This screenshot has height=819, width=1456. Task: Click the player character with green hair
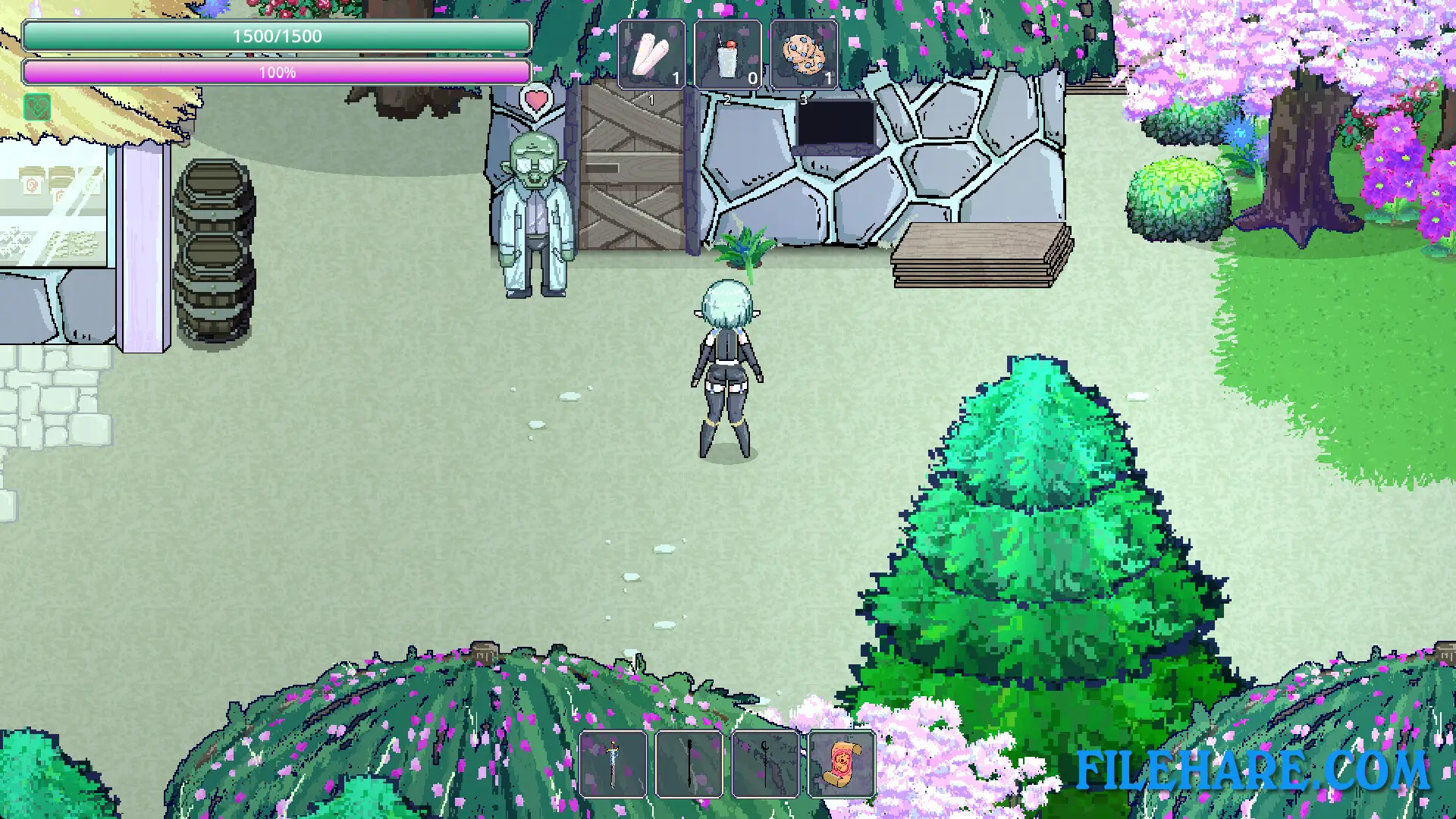[x=726, y=364]
